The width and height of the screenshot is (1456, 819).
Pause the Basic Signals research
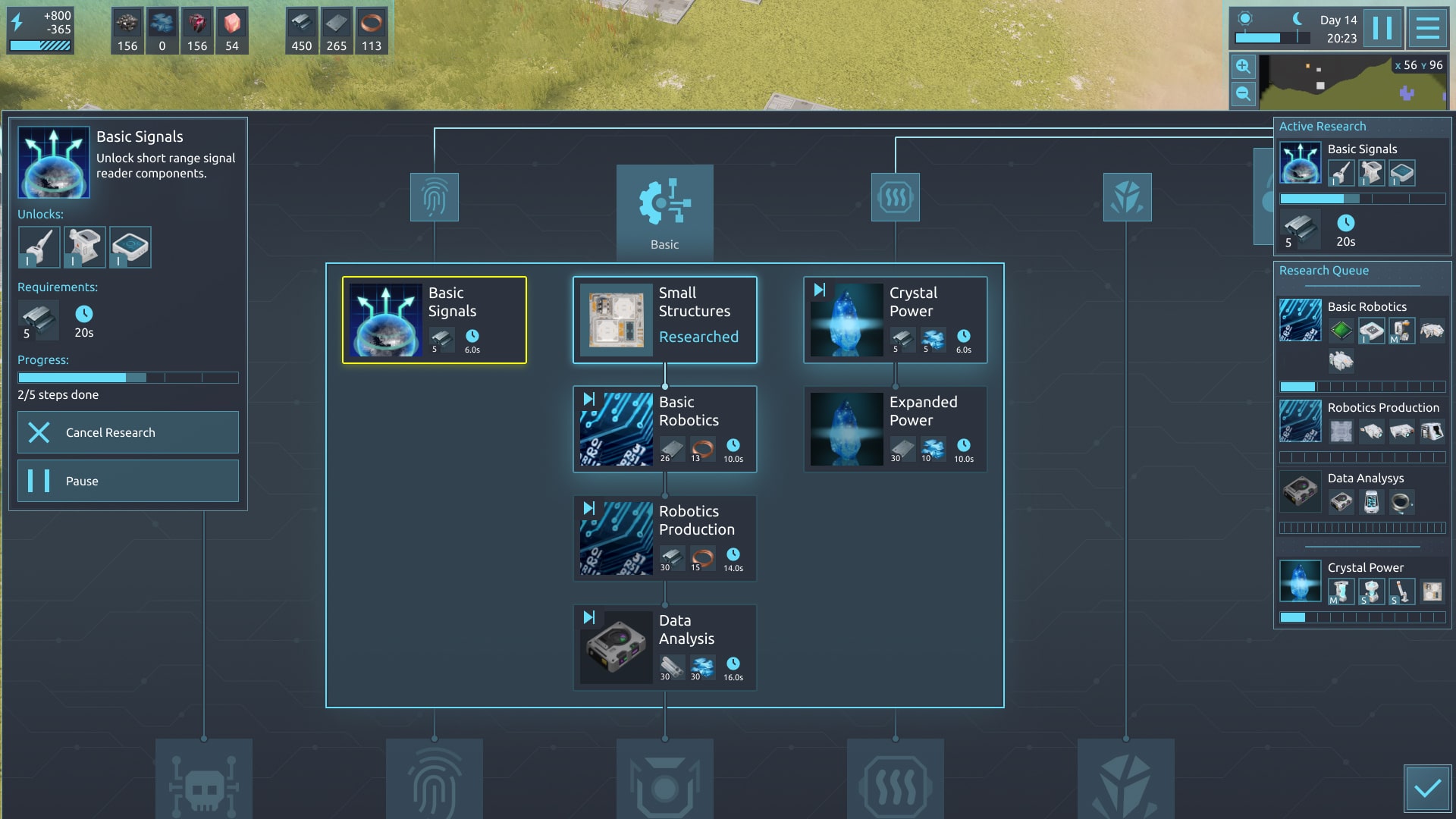click(x=127, y=481)
